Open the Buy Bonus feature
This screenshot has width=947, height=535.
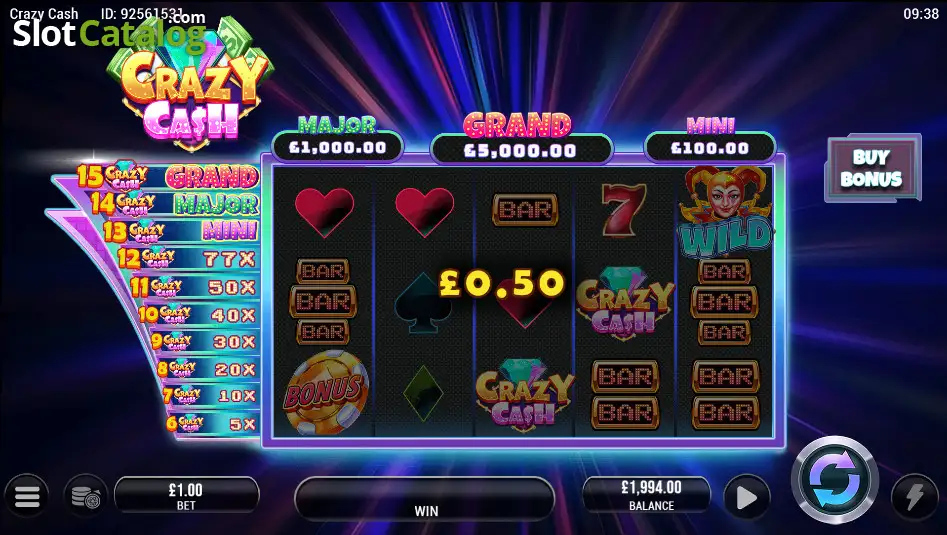(x=871, y=170)
